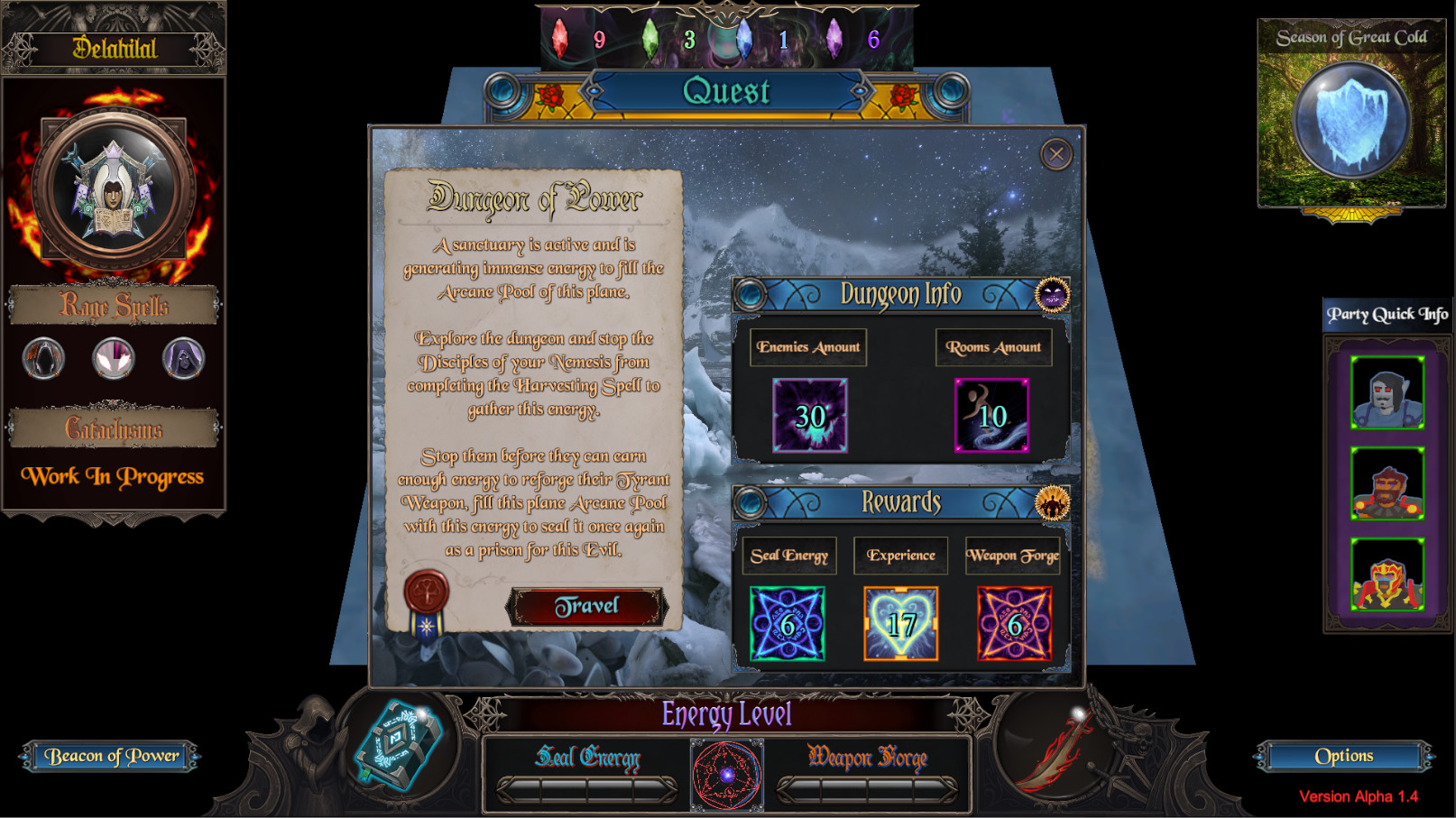Select the Weapon Forge reward rune
This screenshot has height=818, width=1456.
point(1014,623)
